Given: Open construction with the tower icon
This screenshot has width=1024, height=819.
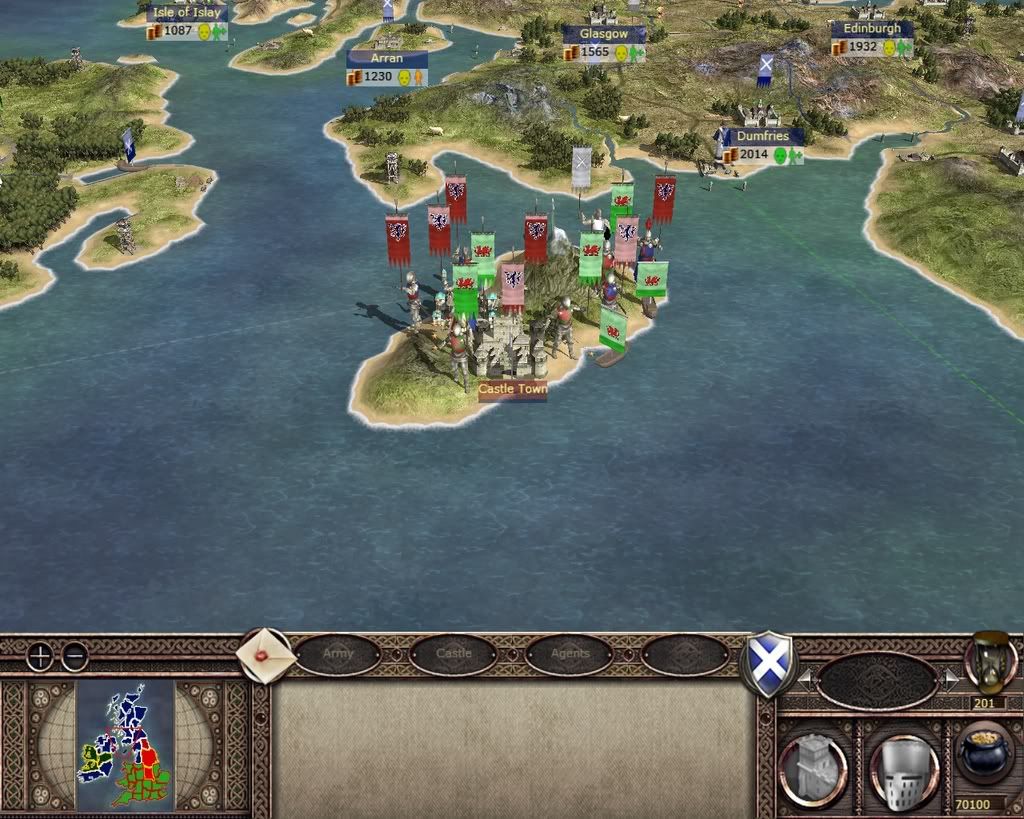Looking at the screenshot, I should [813, 771].
